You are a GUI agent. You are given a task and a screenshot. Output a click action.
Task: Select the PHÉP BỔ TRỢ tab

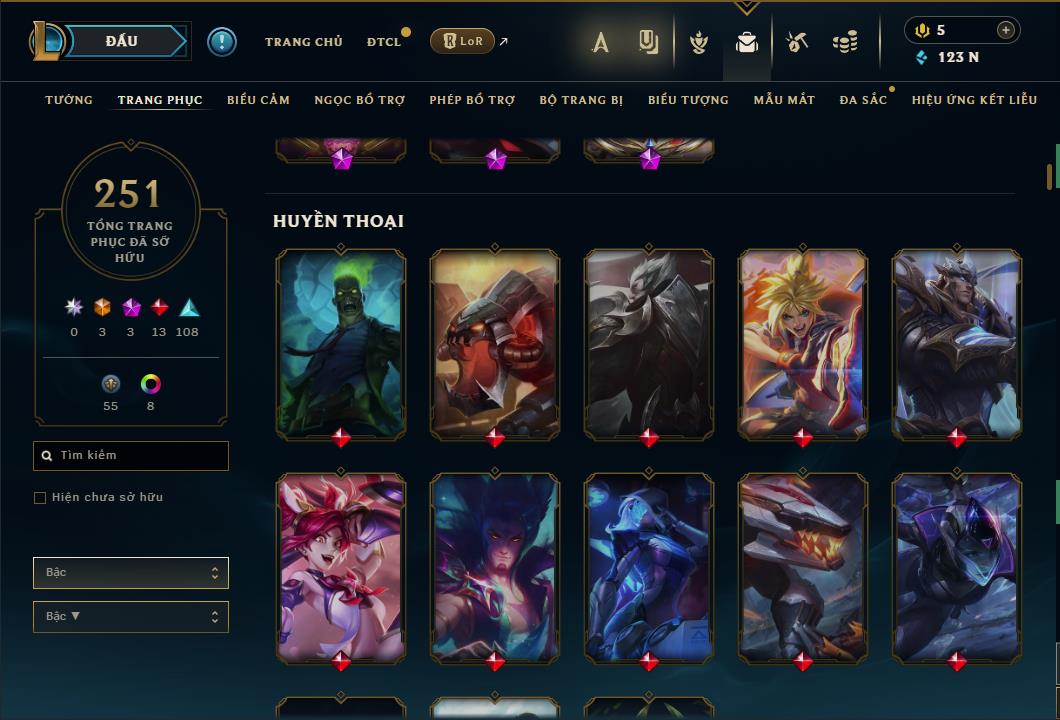(x=472, y=100)
